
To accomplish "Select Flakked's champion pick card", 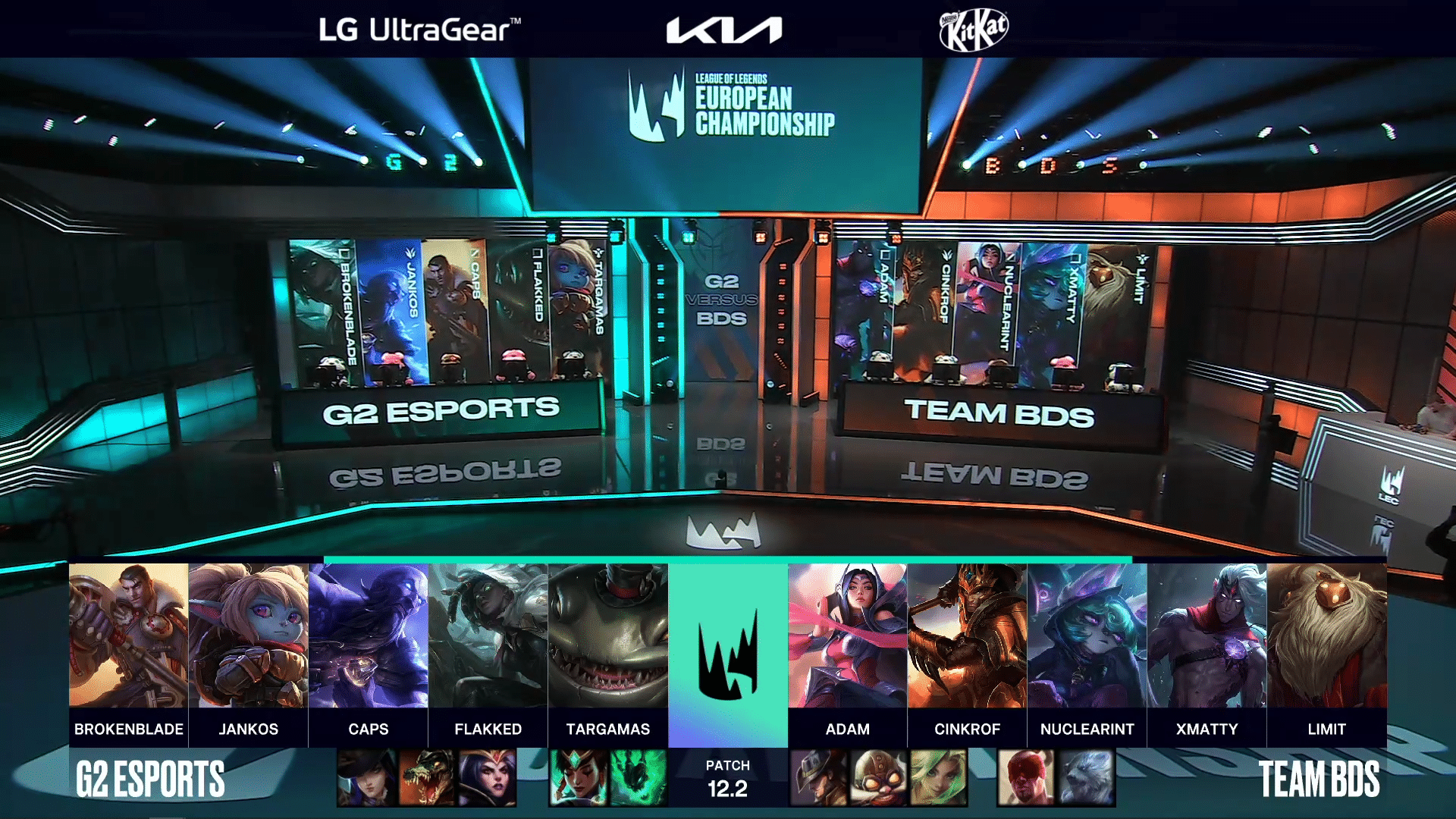I will point(488,635).
